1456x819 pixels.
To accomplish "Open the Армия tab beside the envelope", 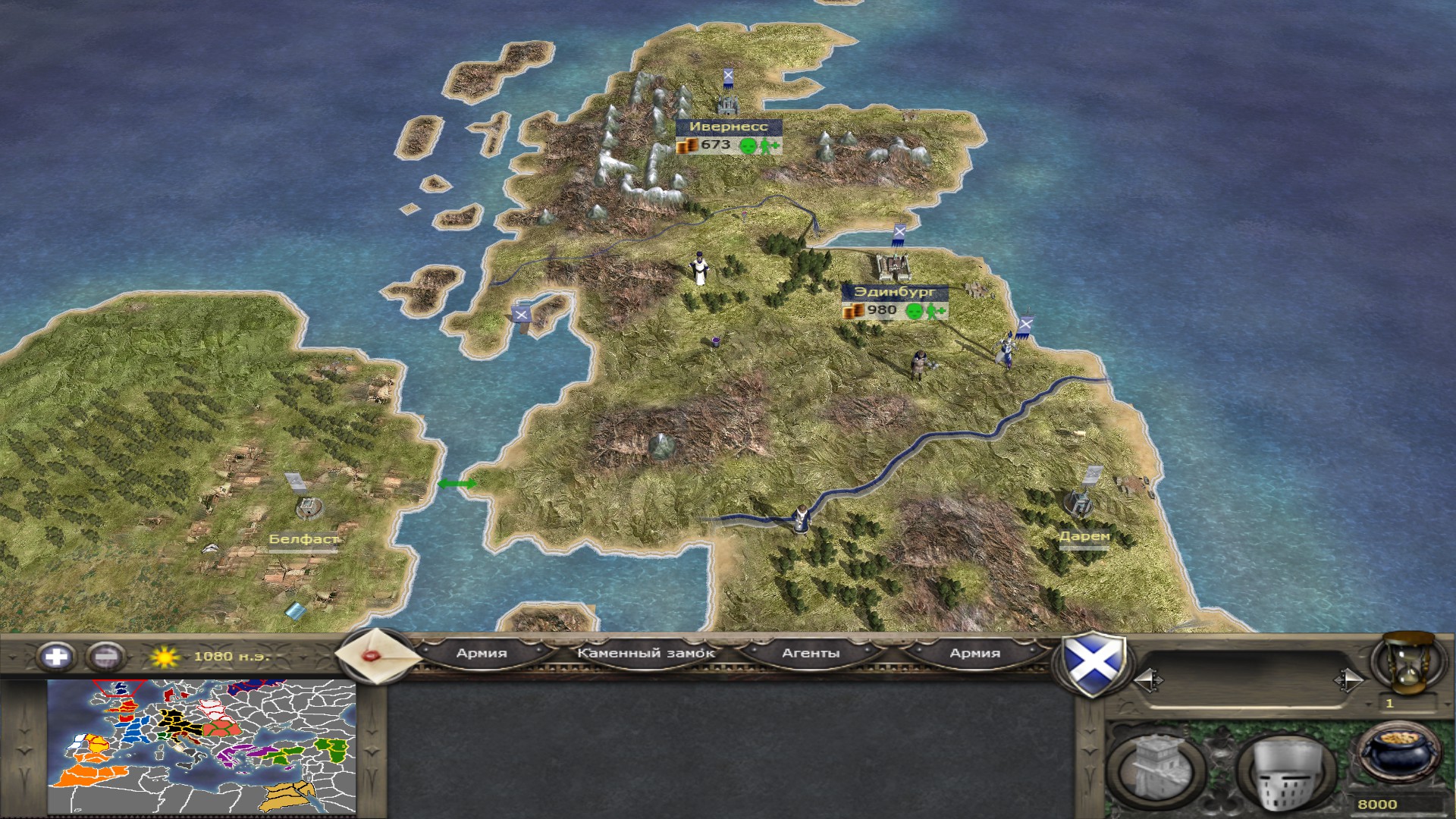I will 482,653.
